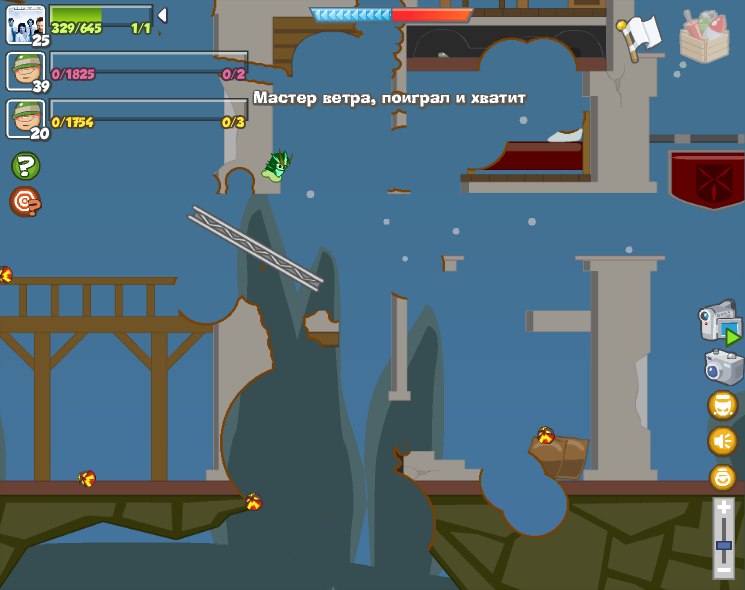
Task: Click the zoom slider handle
Action: pos(723,545)
